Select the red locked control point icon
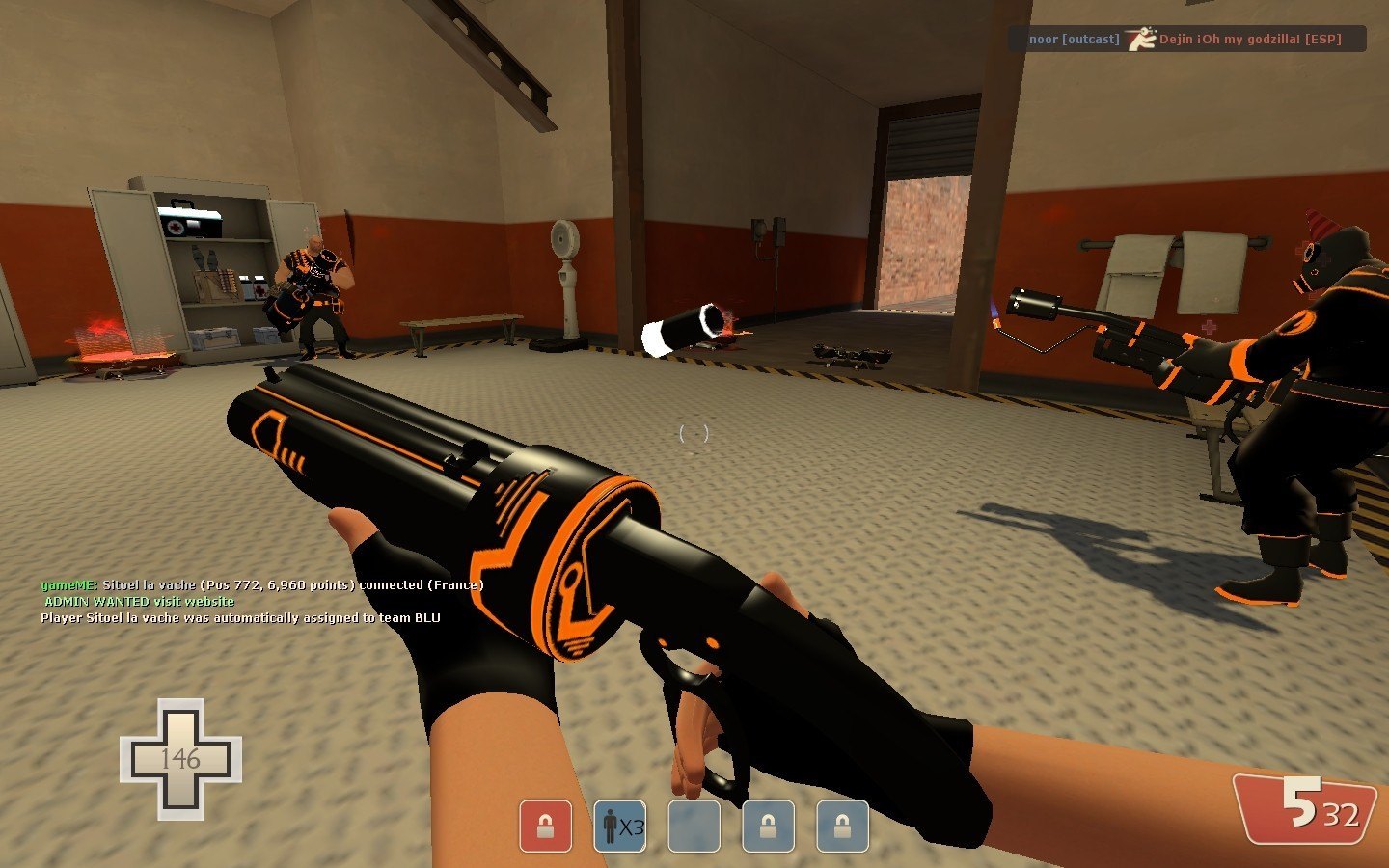The height and width of the screenshot is (868, 1389). click(x=545, y=827)
